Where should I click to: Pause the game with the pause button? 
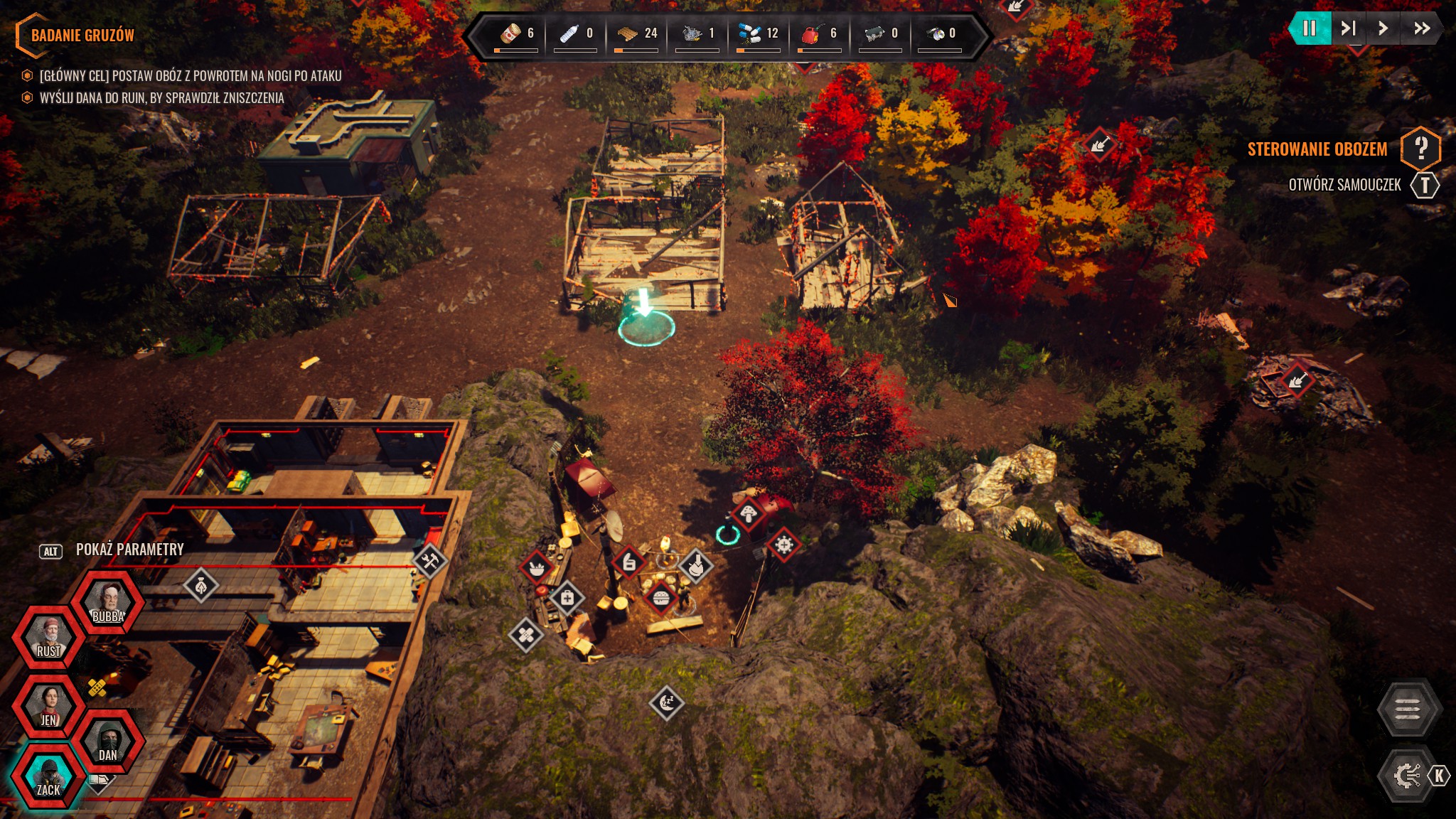pyautogui.click(x=1309, y=28)
